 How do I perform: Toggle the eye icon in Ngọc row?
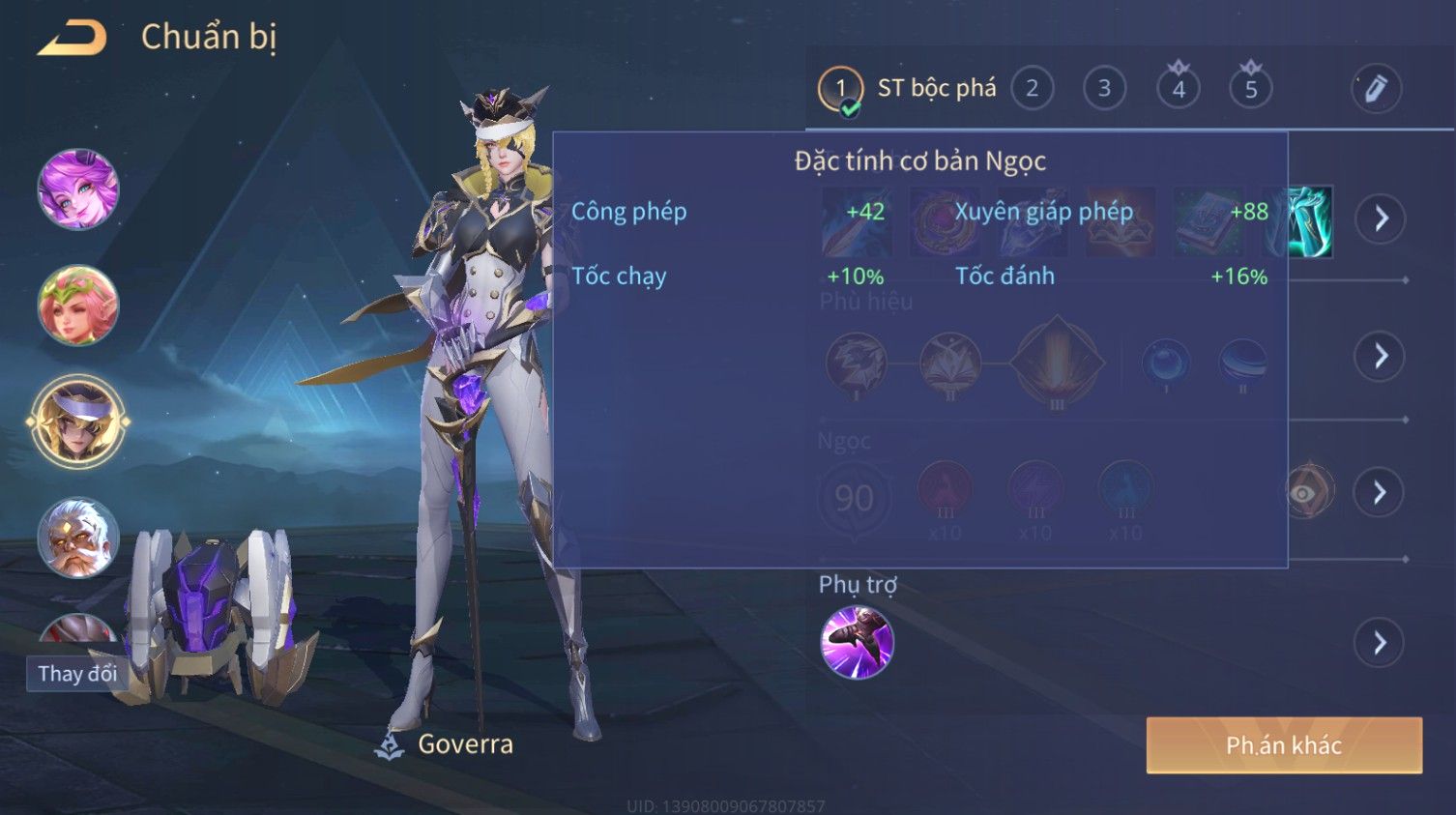click(x=1306, y=492)
